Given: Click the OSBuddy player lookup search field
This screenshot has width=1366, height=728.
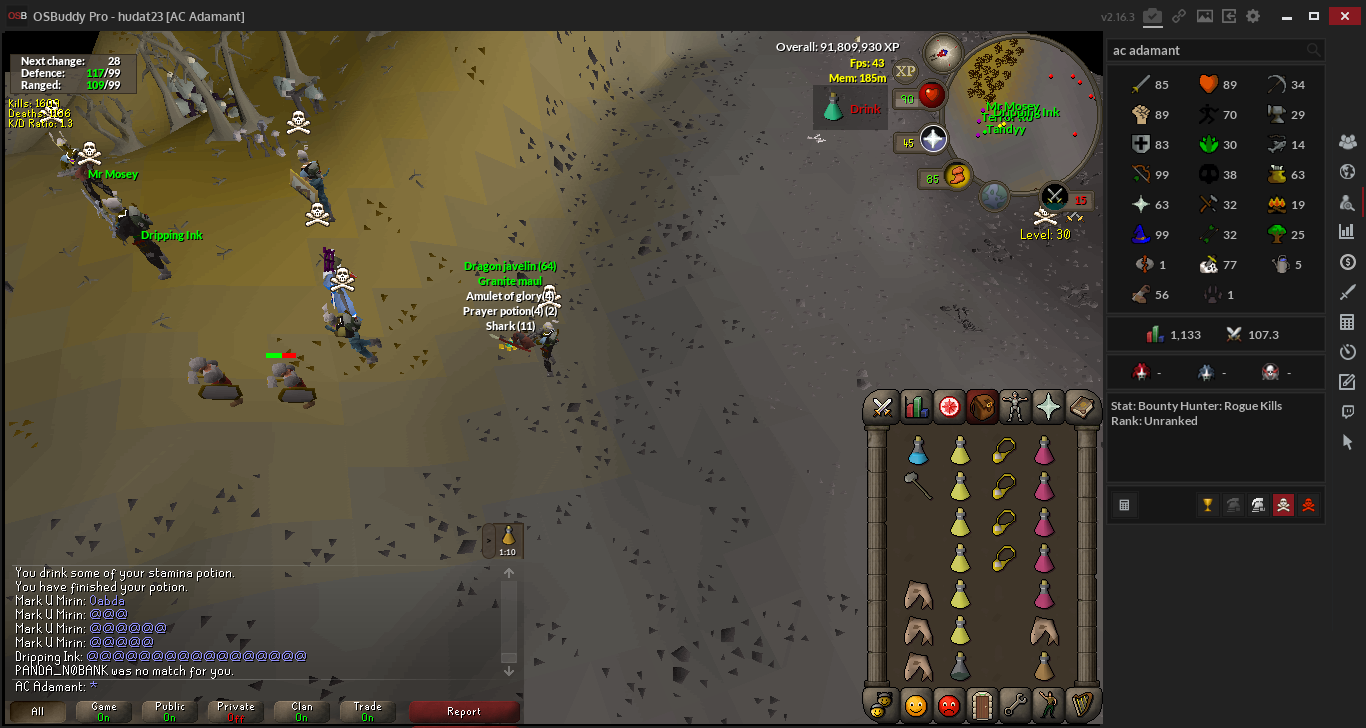Looking at the screenshot, I should (1207, 50).
